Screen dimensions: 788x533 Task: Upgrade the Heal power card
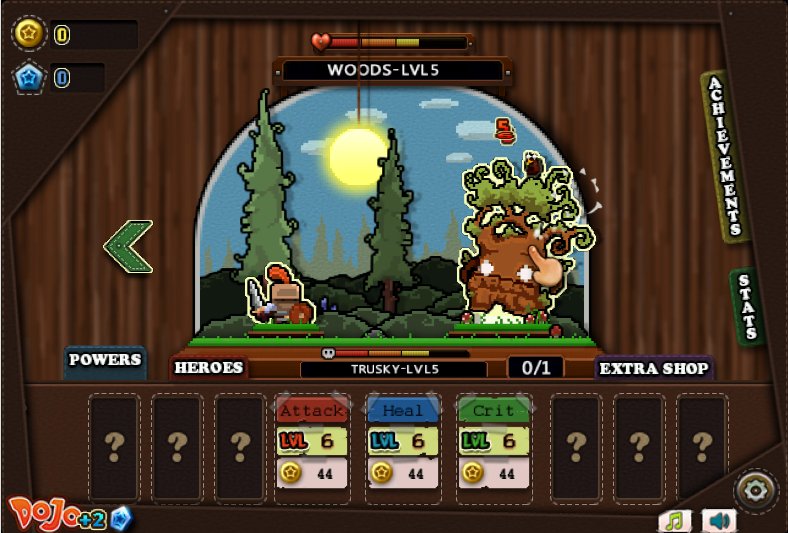point(402,441)
